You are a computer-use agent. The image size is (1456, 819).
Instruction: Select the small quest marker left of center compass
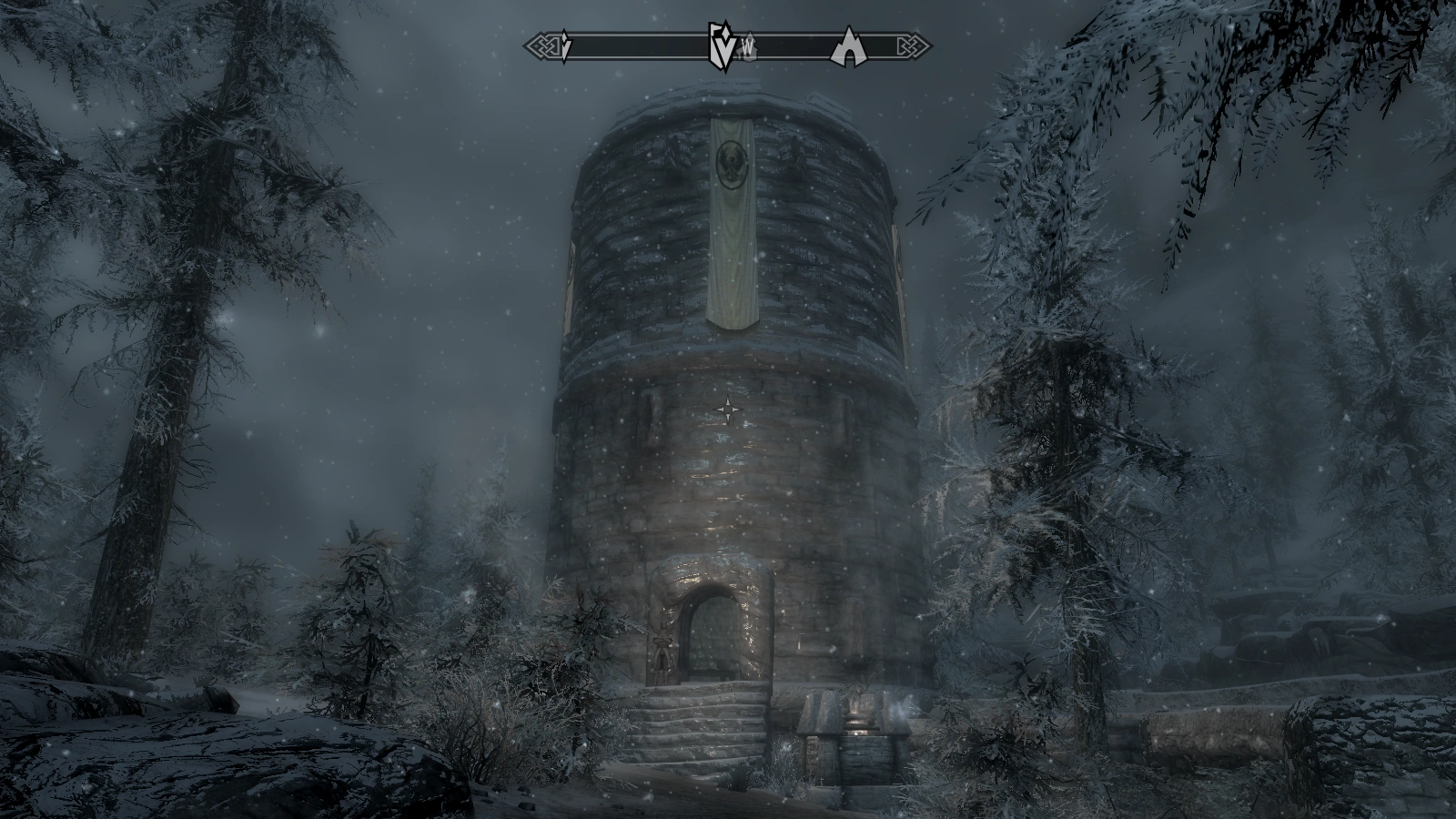point(565,44)
